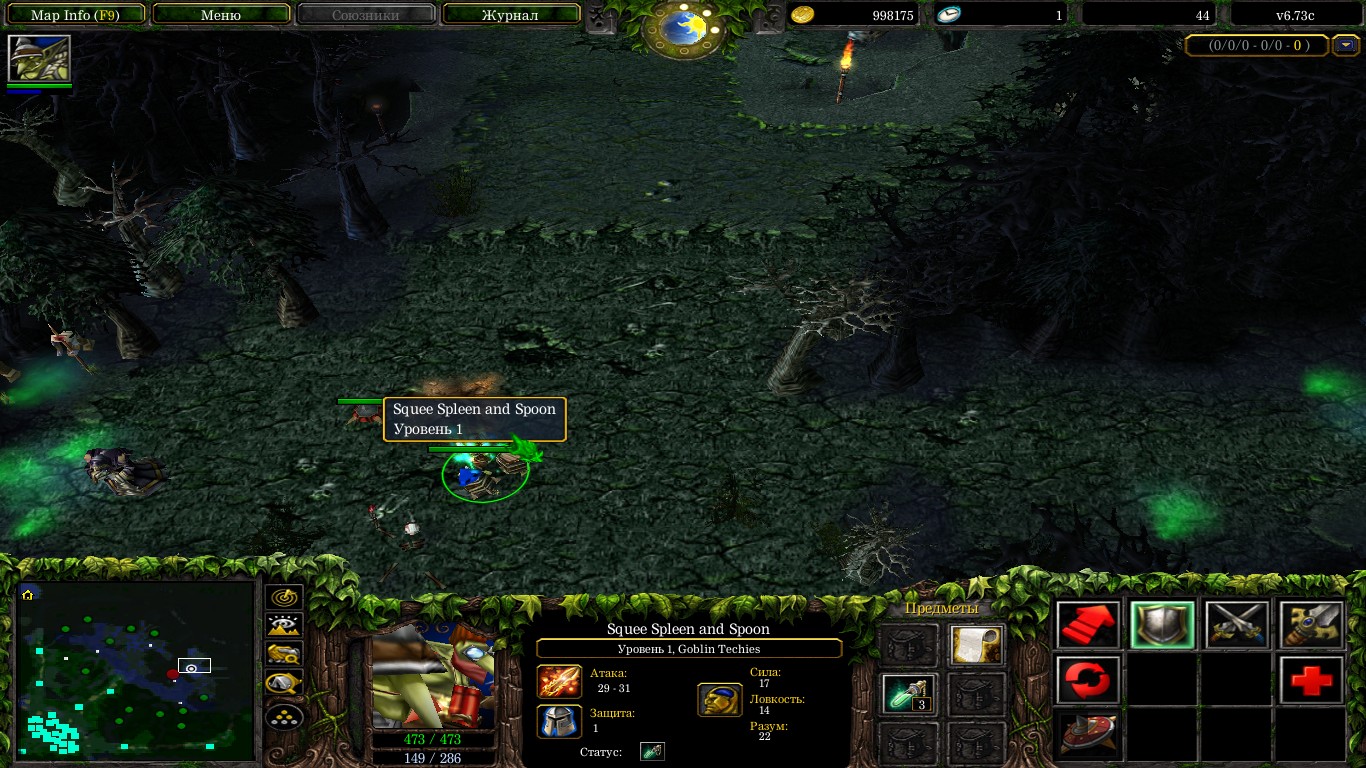The image size is (1366, 768).
Task: Open the formation movement toggle
Action: (x=285, y=716)
